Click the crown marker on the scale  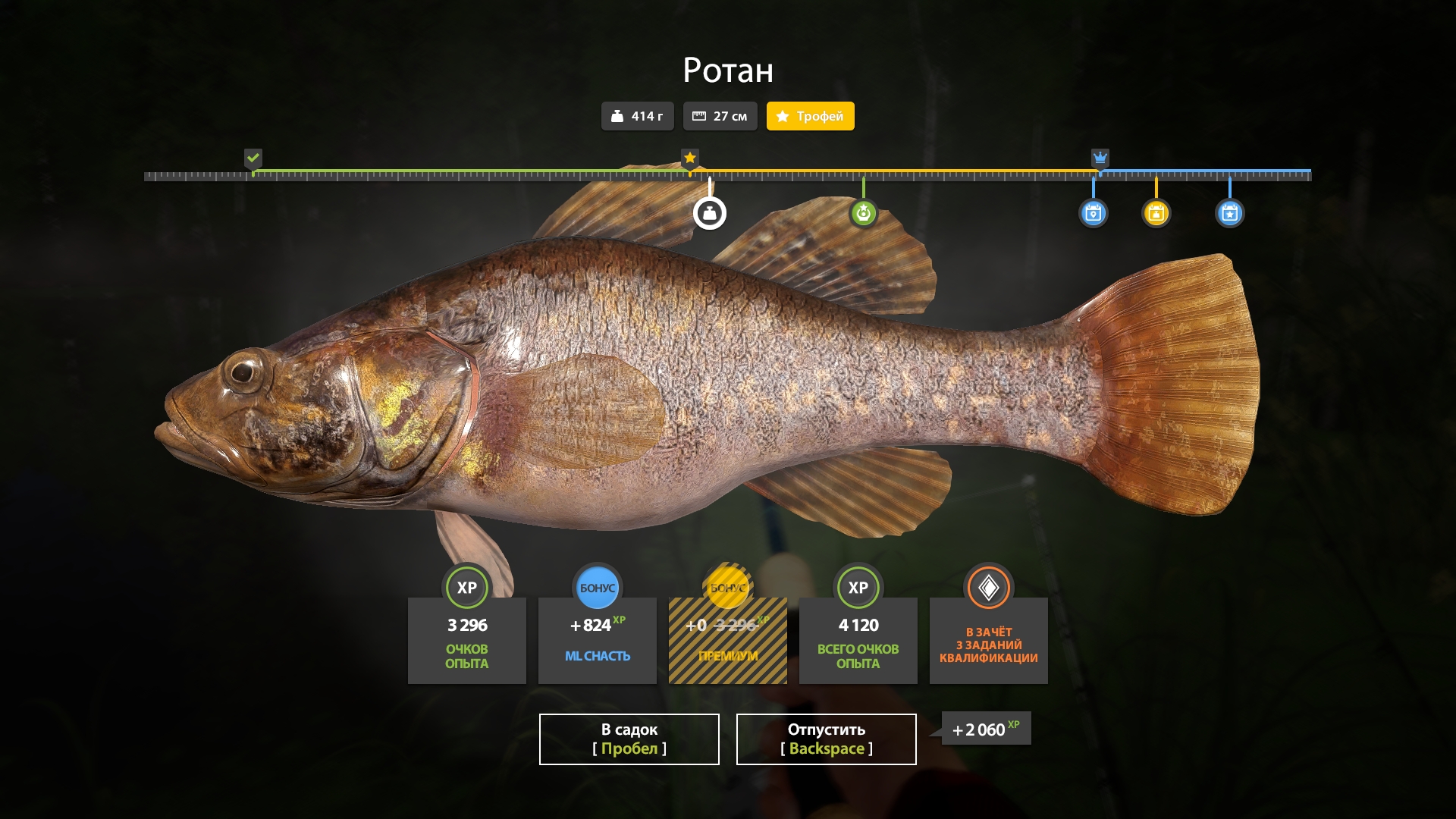pyautogui.click(x=1100, y=158)
